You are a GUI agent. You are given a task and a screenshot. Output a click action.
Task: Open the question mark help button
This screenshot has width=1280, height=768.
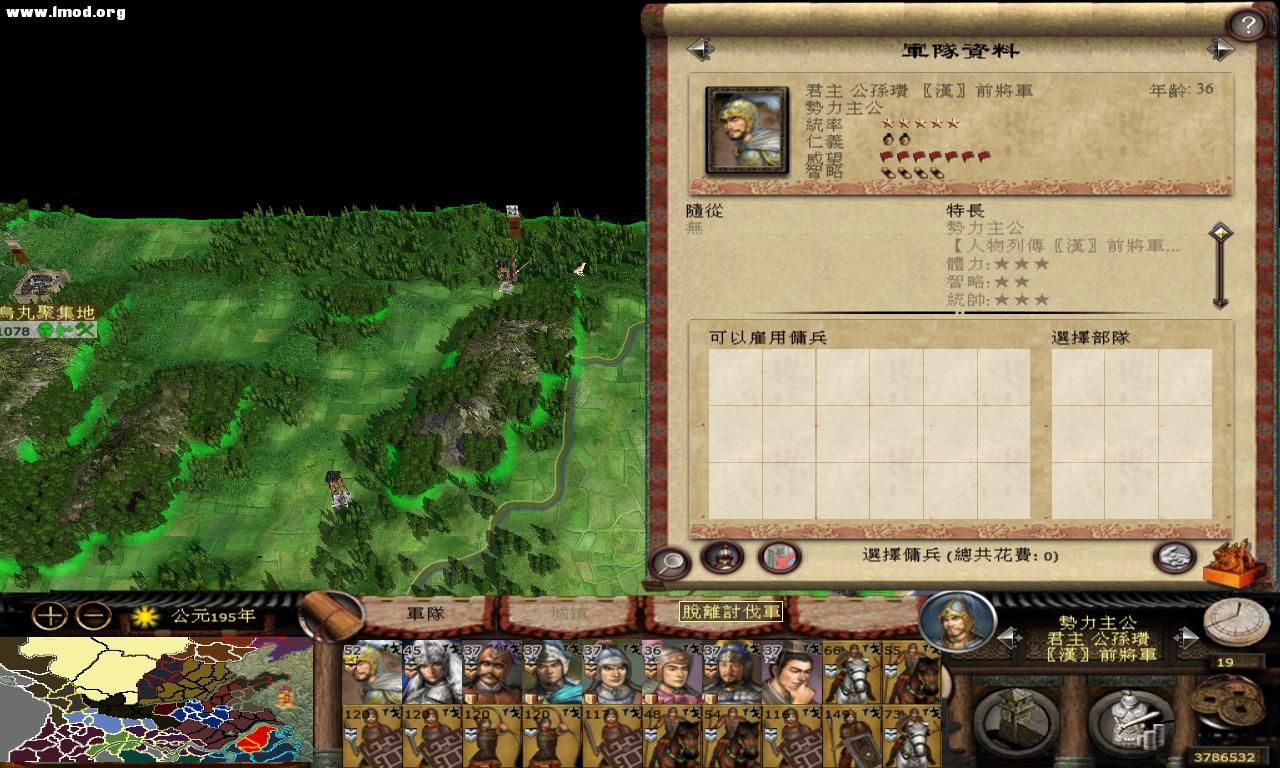[x=1248, y=22]
